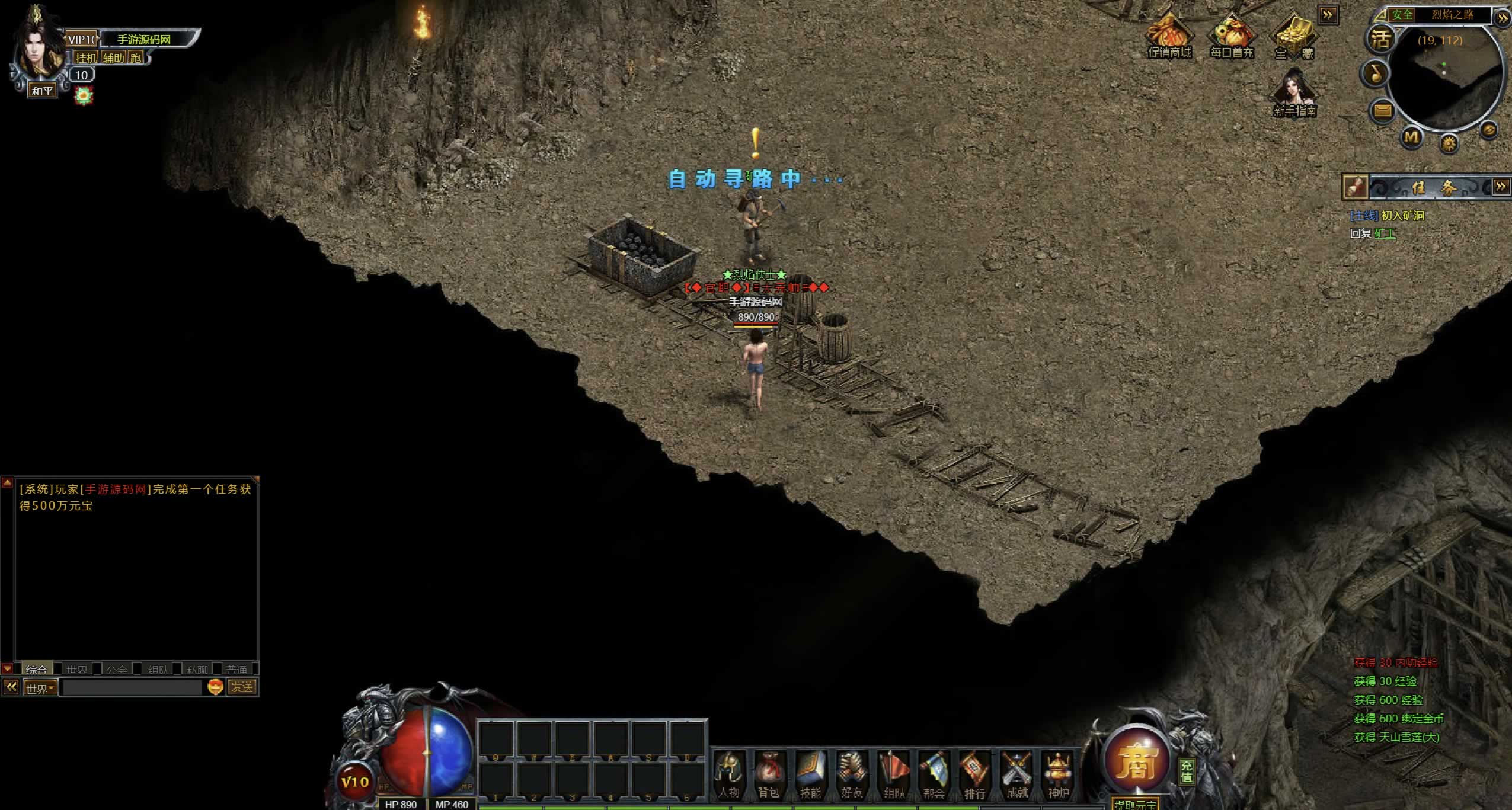Switch chat to the 世界 tab
The image size is (1512, 810).
click(77, 670)
